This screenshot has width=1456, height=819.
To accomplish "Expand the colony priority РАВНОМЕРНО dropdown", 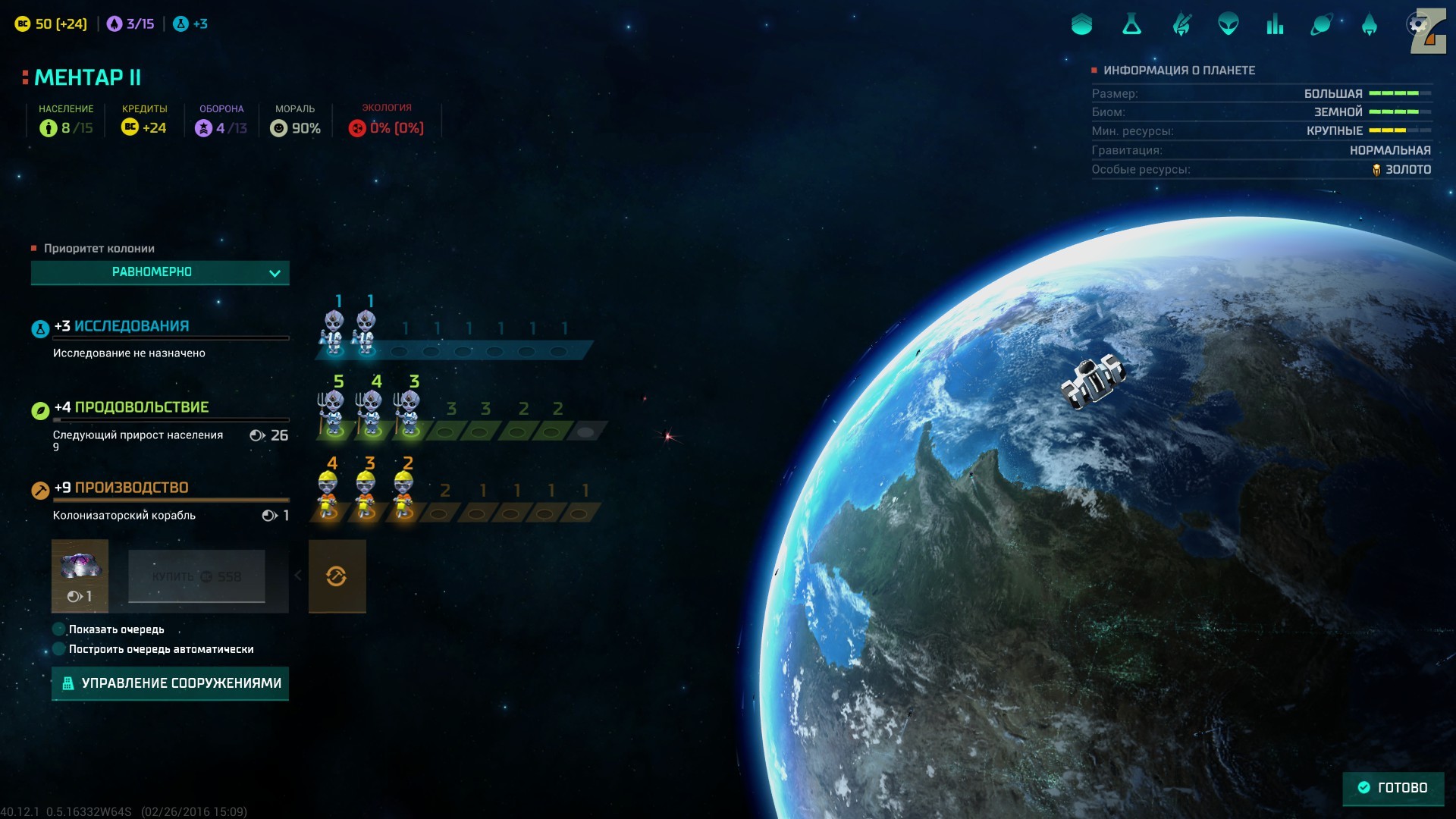I will 160,272.
